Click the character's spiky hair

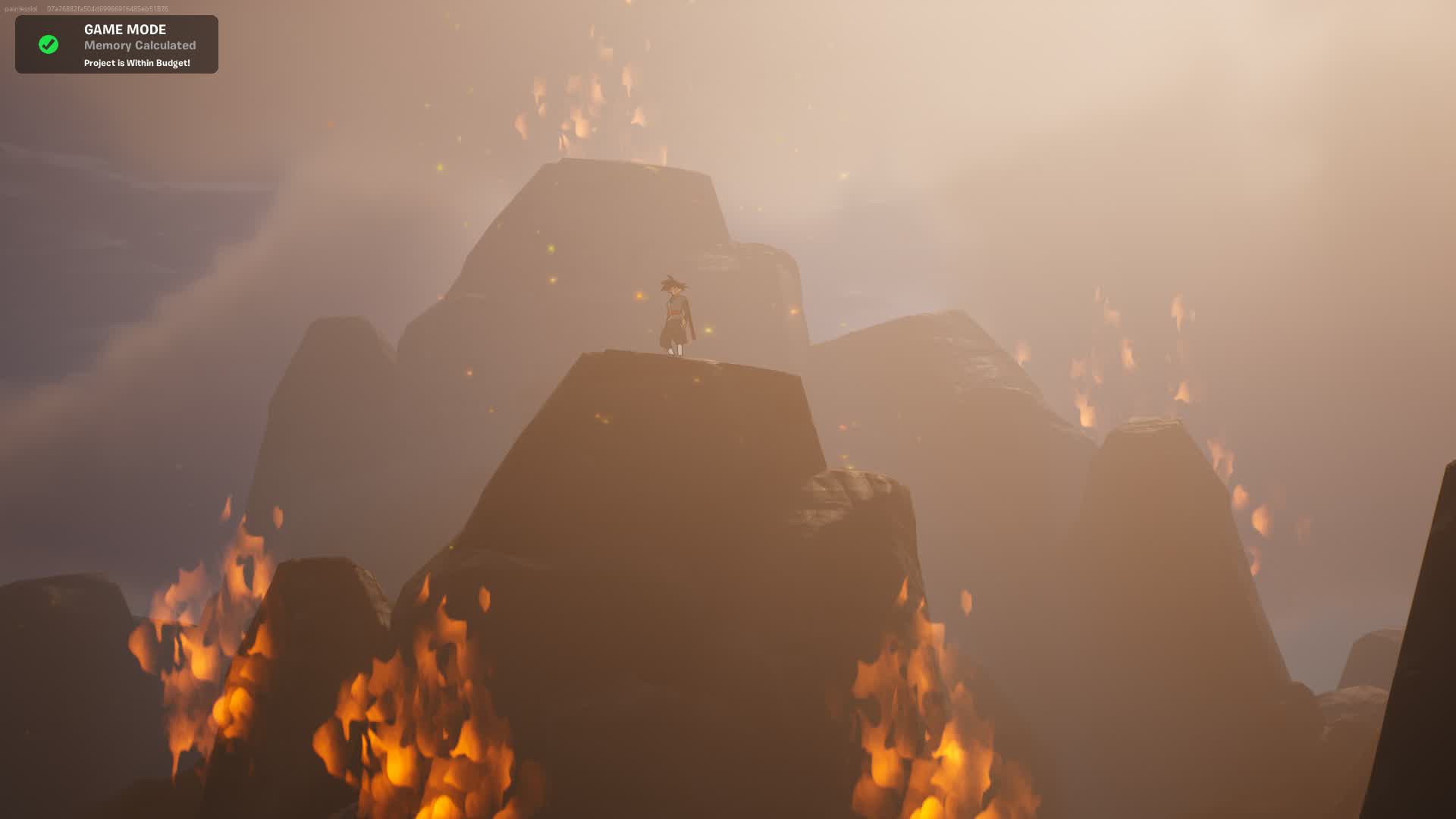(673, 284)
